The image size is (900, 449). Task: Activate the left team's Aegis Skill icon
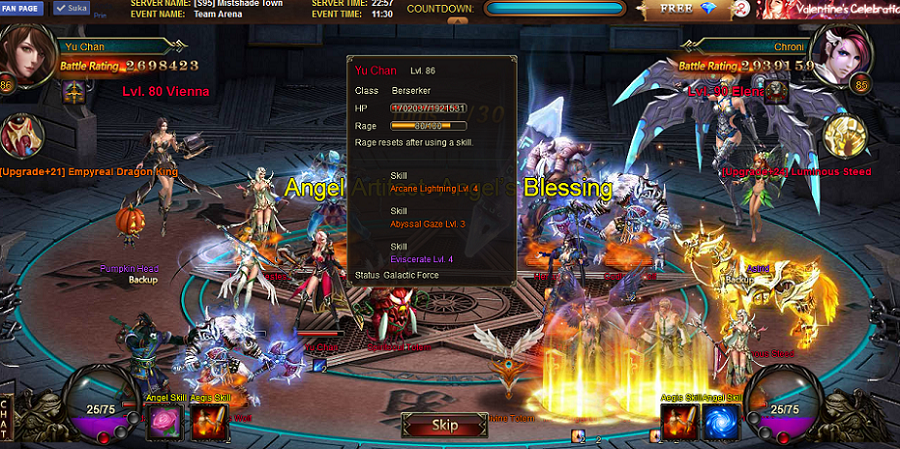[207, 422]
